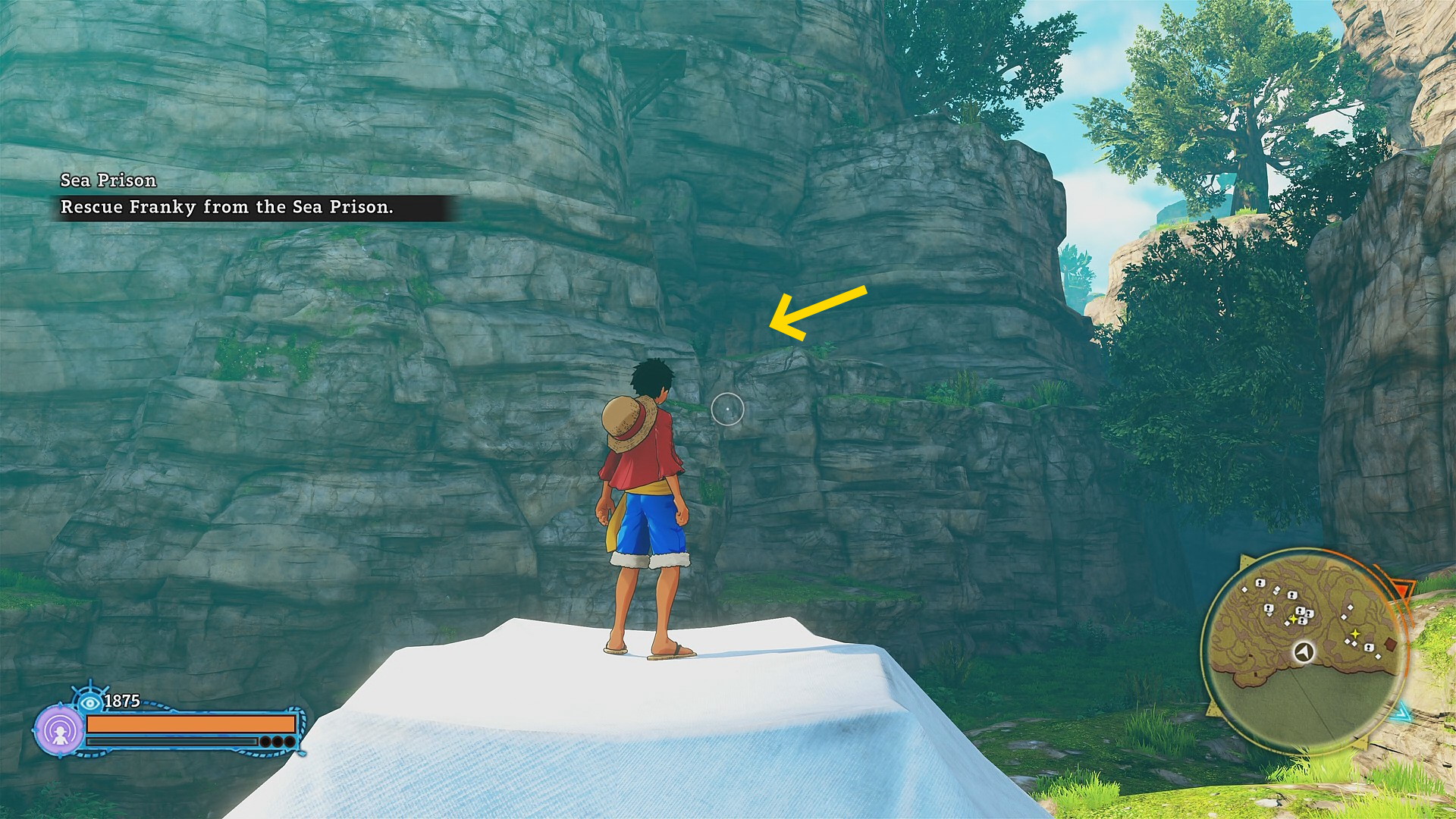Click the cyan arrow indicator at the minimap edge
This screenshot has width=1456, height=819.
tap(1402, 713)
